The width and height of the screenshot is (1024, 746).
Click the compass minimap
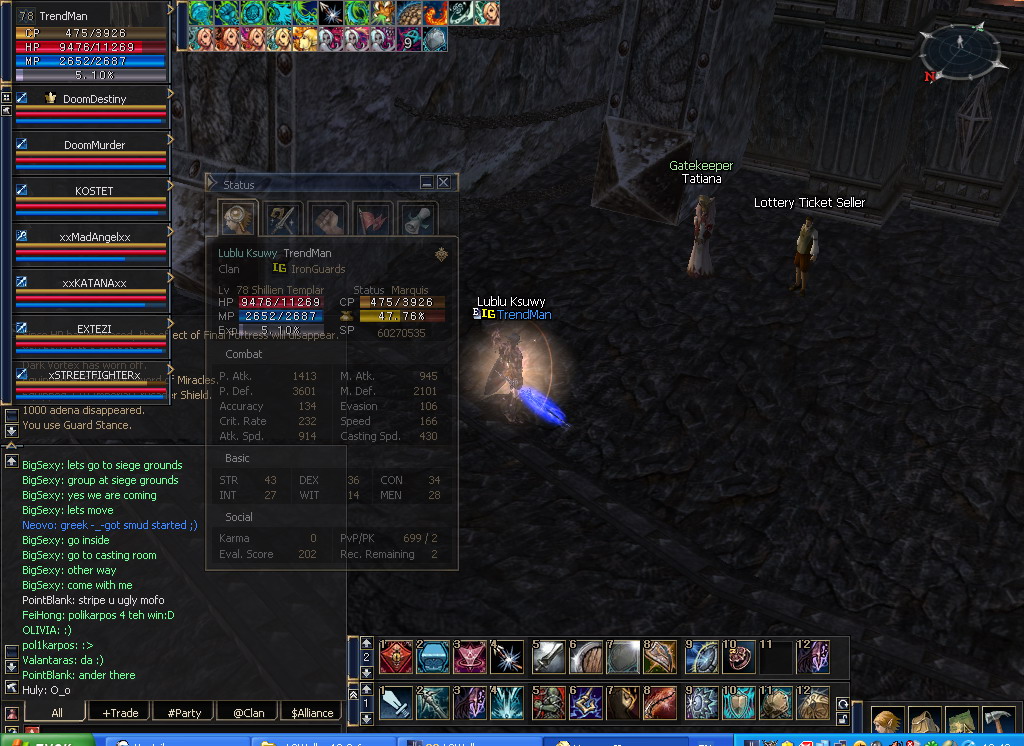click(x=960, y=50)
